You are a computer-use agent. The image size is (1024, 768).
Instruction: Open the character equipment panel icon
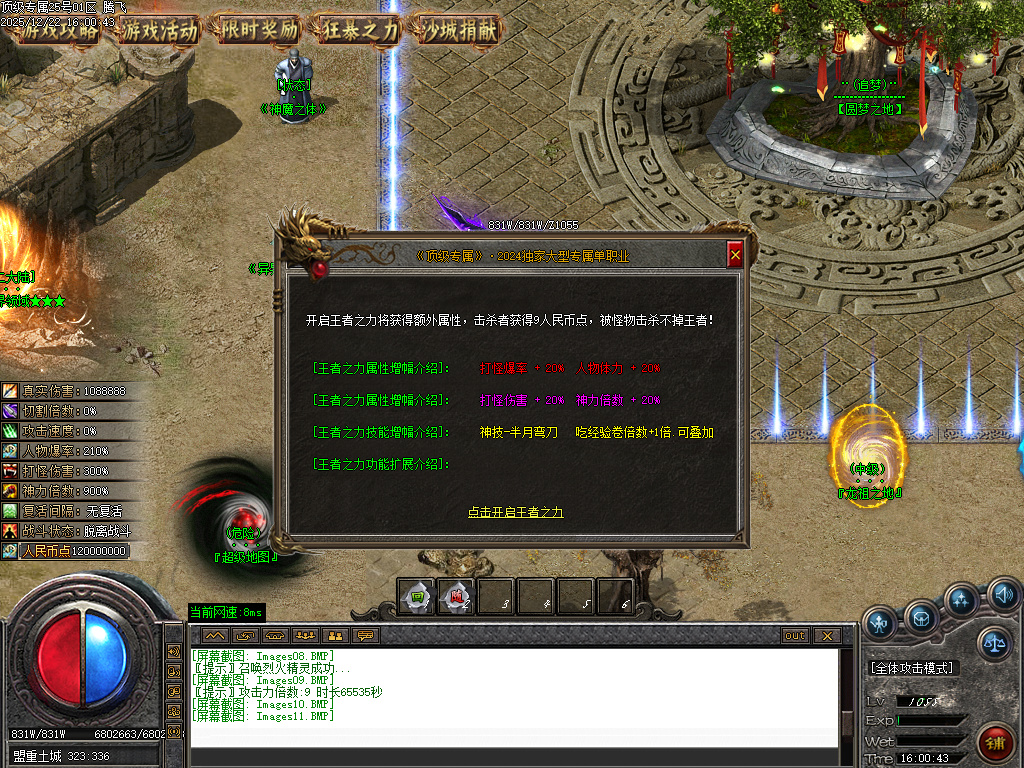(880, 623)
